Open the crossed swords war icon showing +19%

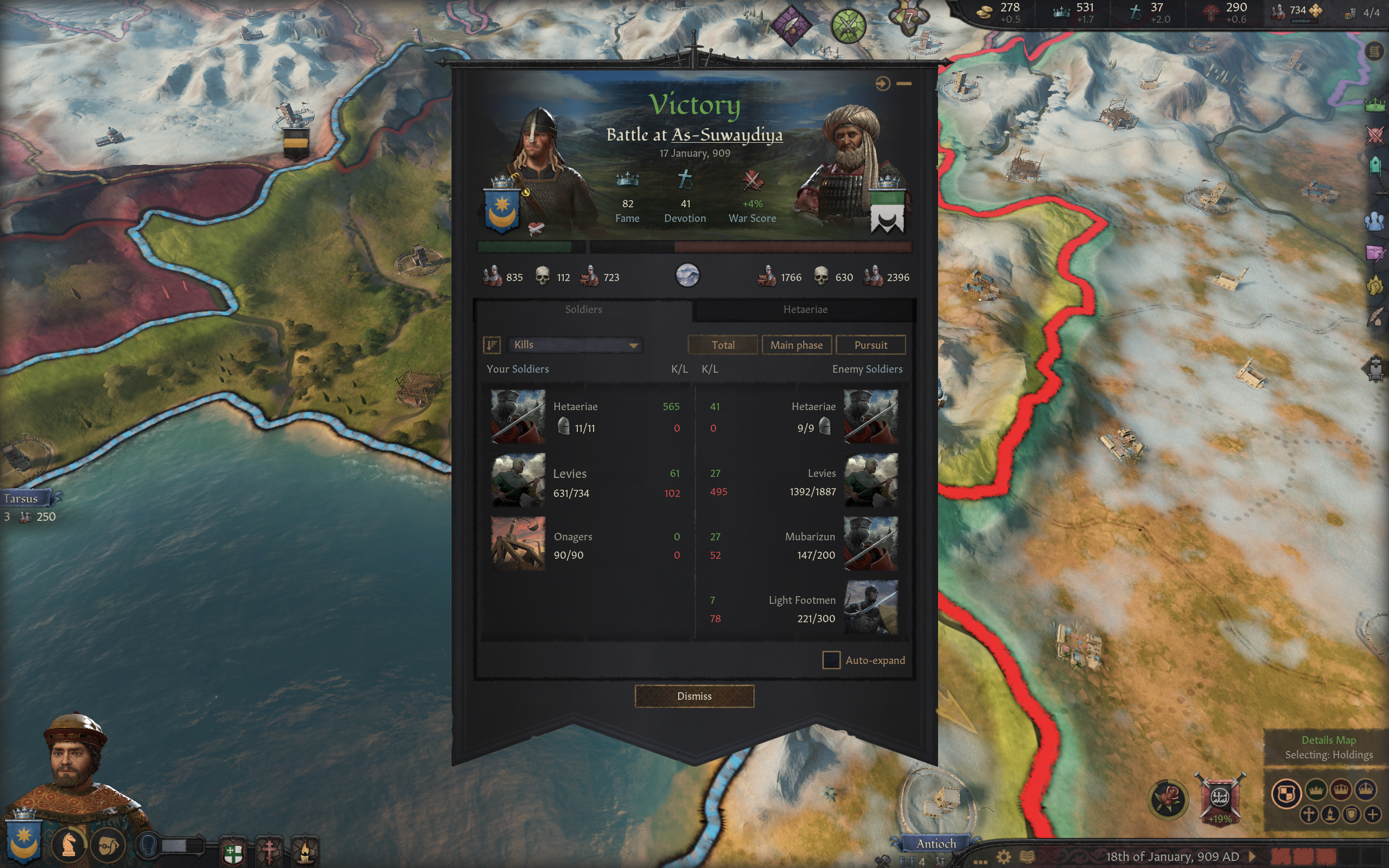pos(1220,799)
